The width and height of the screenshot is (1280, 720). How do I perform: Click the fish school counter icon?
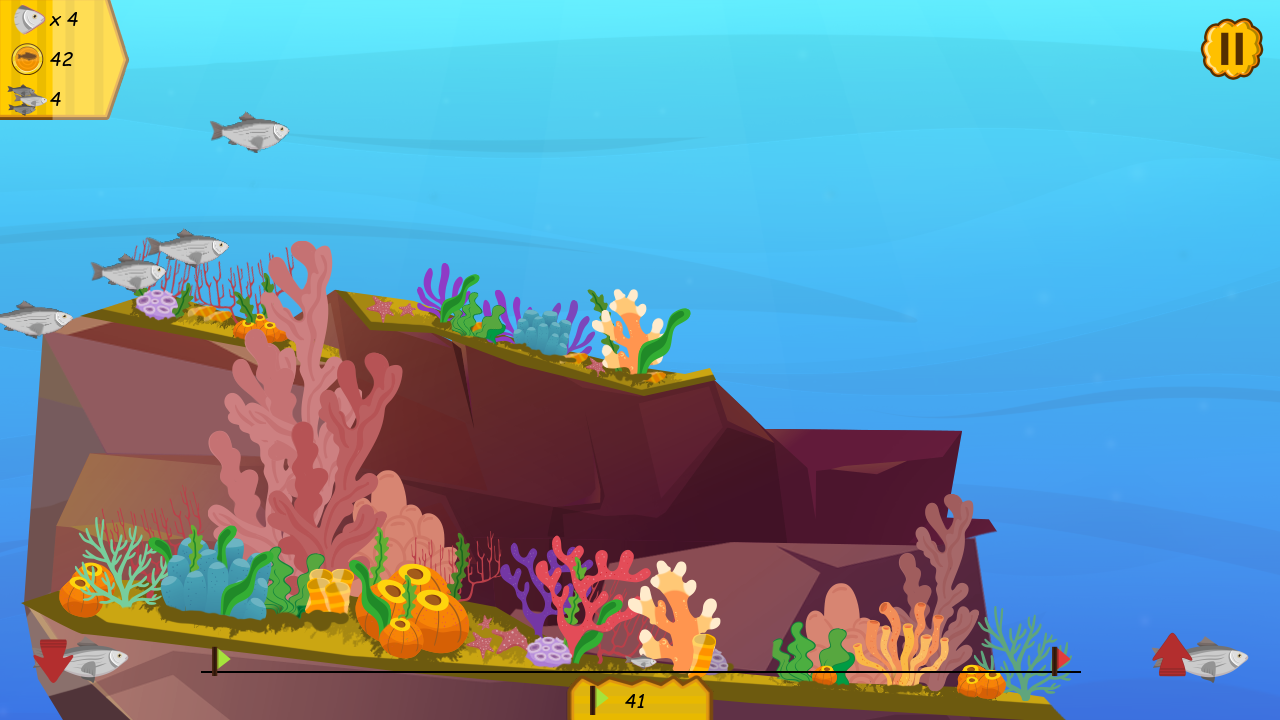(24, 97)
